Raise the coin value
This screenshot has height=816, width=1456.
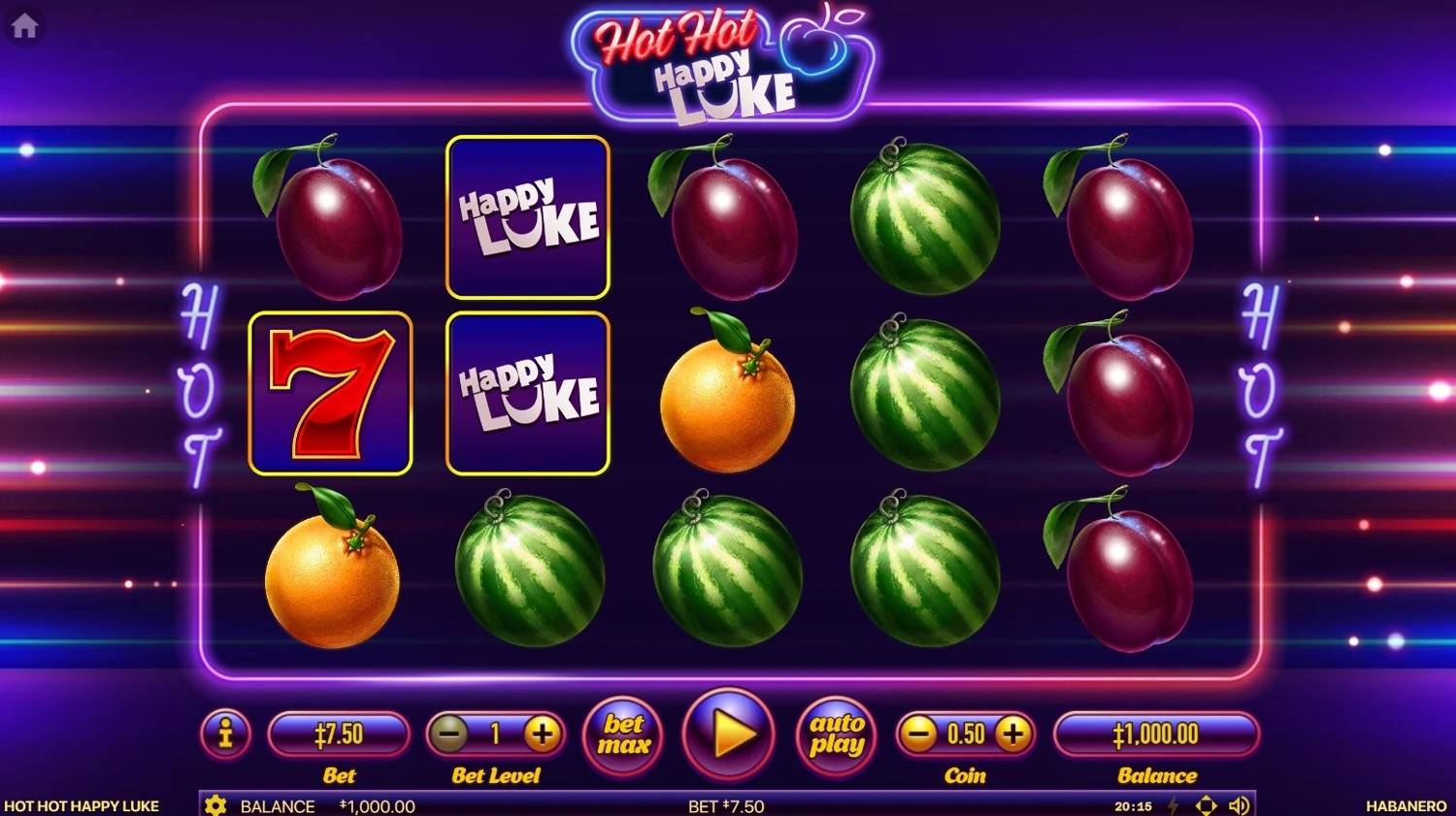click(x=1012, y=734)
